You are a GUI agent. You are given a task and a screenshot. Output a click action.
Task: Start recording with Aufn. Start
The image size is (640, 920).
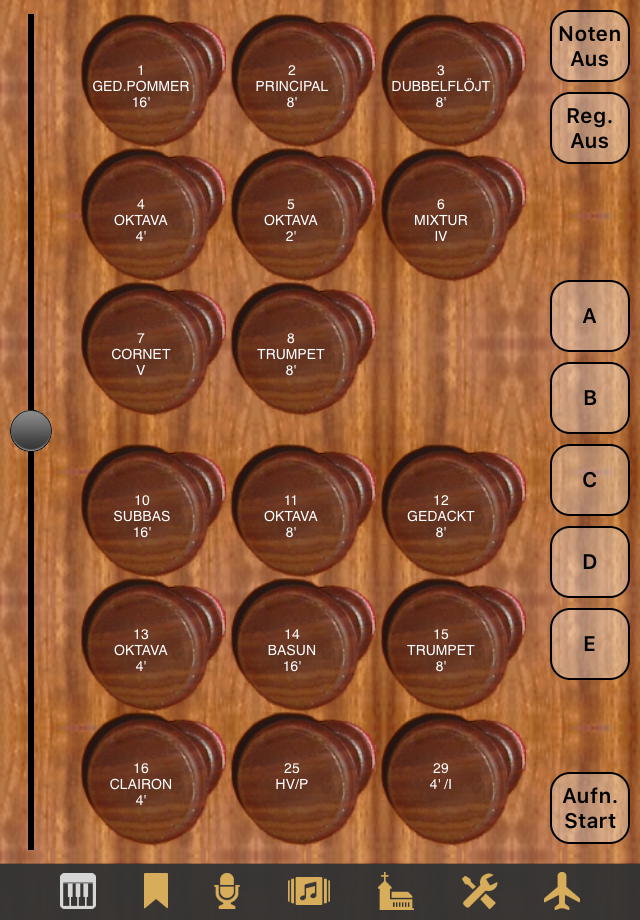(x=589, y=808)
